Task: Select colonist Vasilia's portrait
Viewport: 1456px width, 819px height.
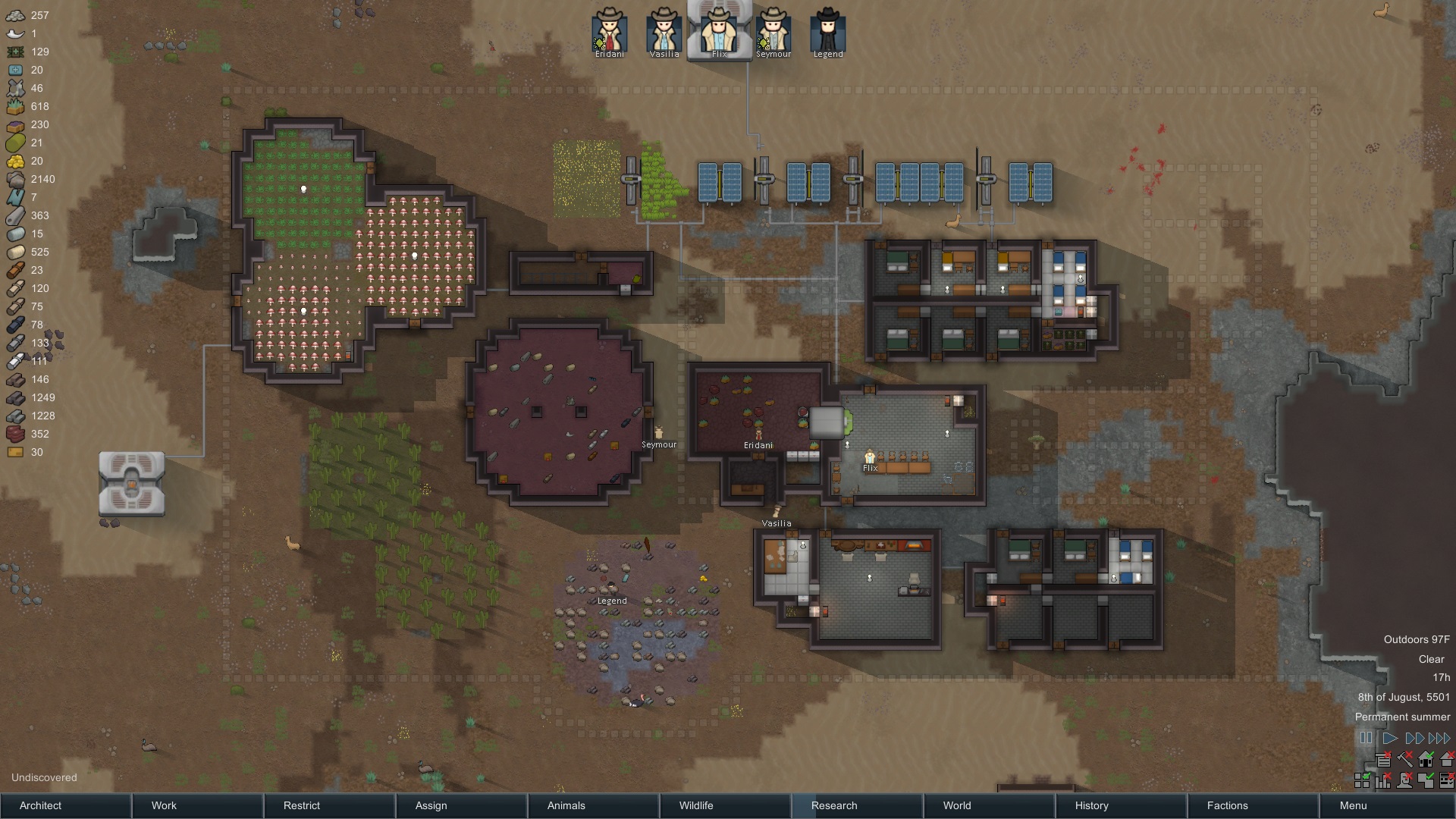Action: (x=664, y=32)
